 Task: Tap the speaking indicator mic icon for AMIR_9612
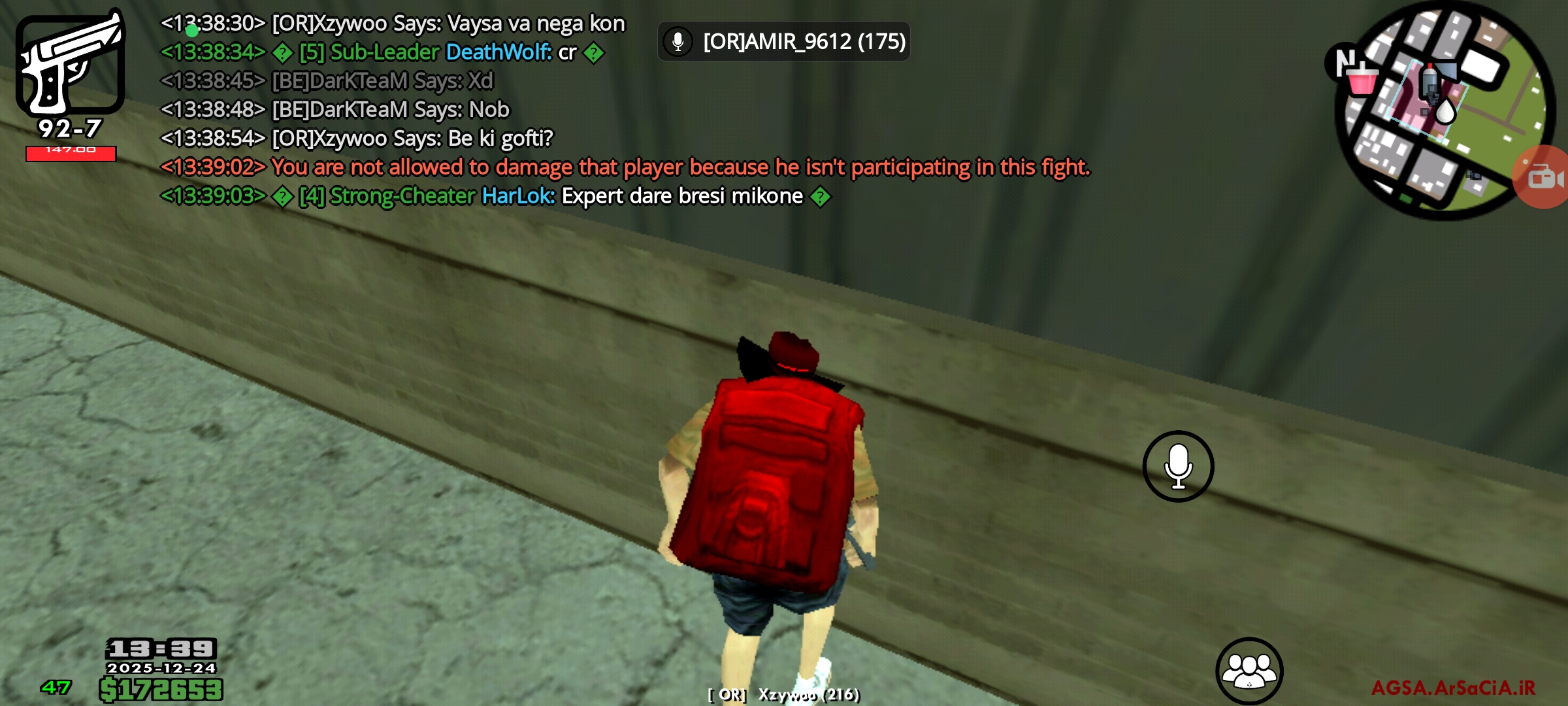pos(678,41)
